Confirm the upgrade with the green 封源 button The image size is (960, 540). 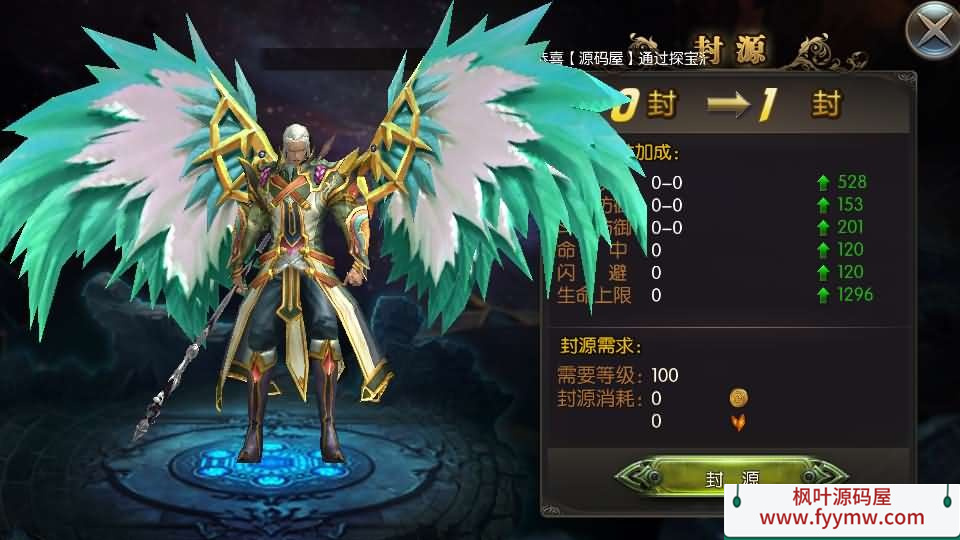pyautogui.click(x=728, y=477)
